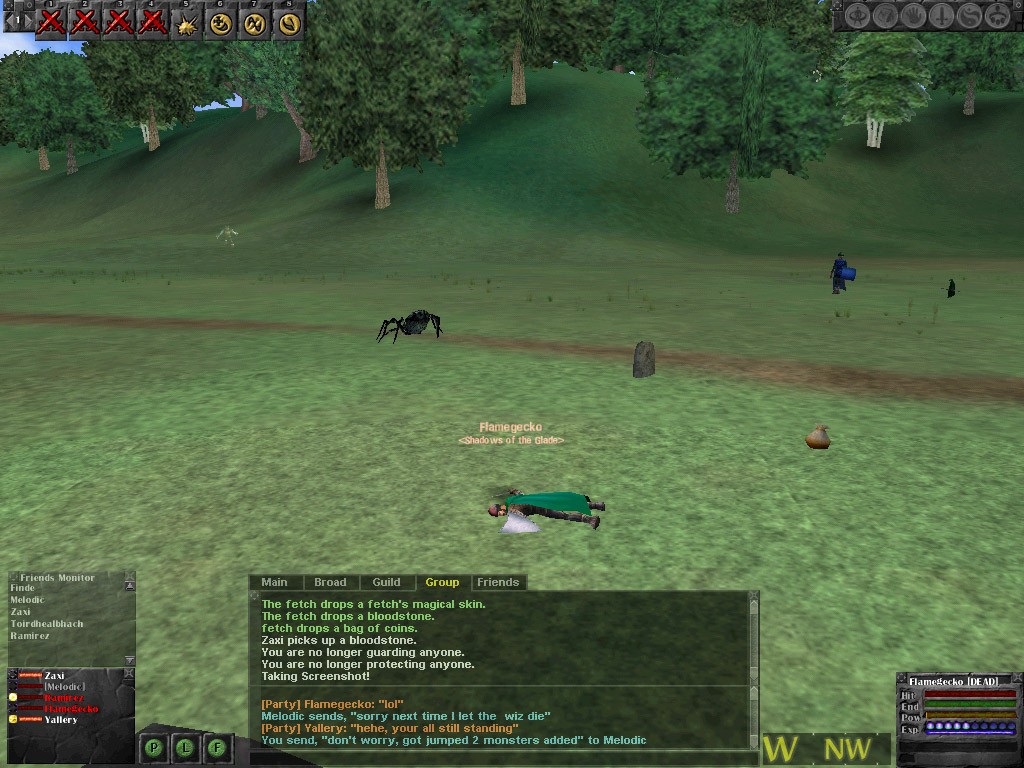Viewport: 1024px width, 768px height.
Task: Close the Friends Monitor window
Action: [129, 577]
